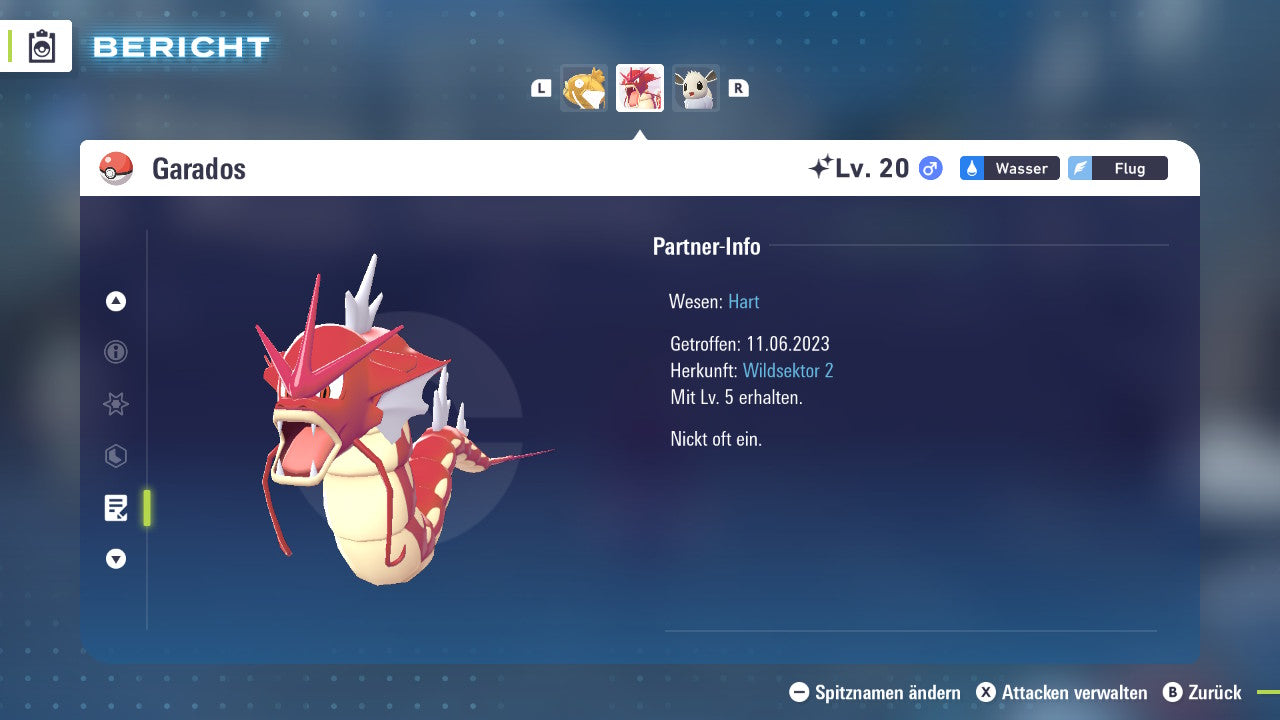The height and width of the screenshot is (720, 1280).
Task: Expand the page list upward with the arrow
Action: pyautogui.click(x=115, y=300)
